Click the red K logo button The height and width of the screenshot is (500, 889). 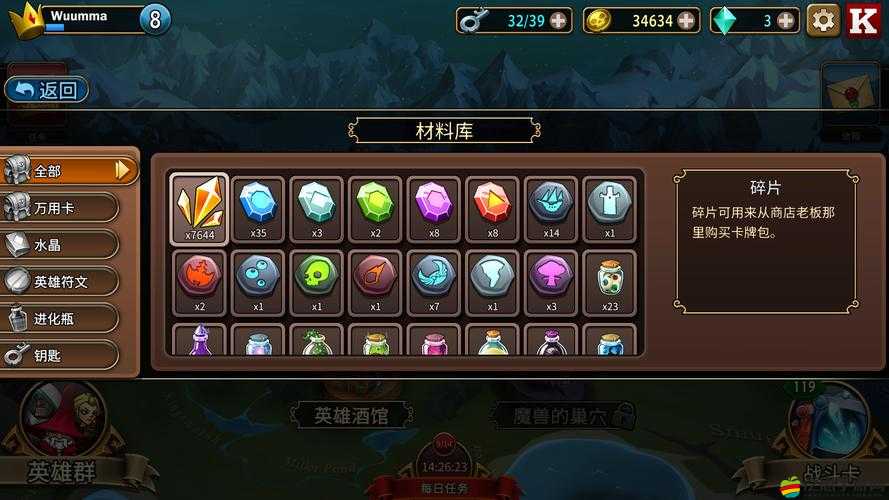(x=863, y=19)
